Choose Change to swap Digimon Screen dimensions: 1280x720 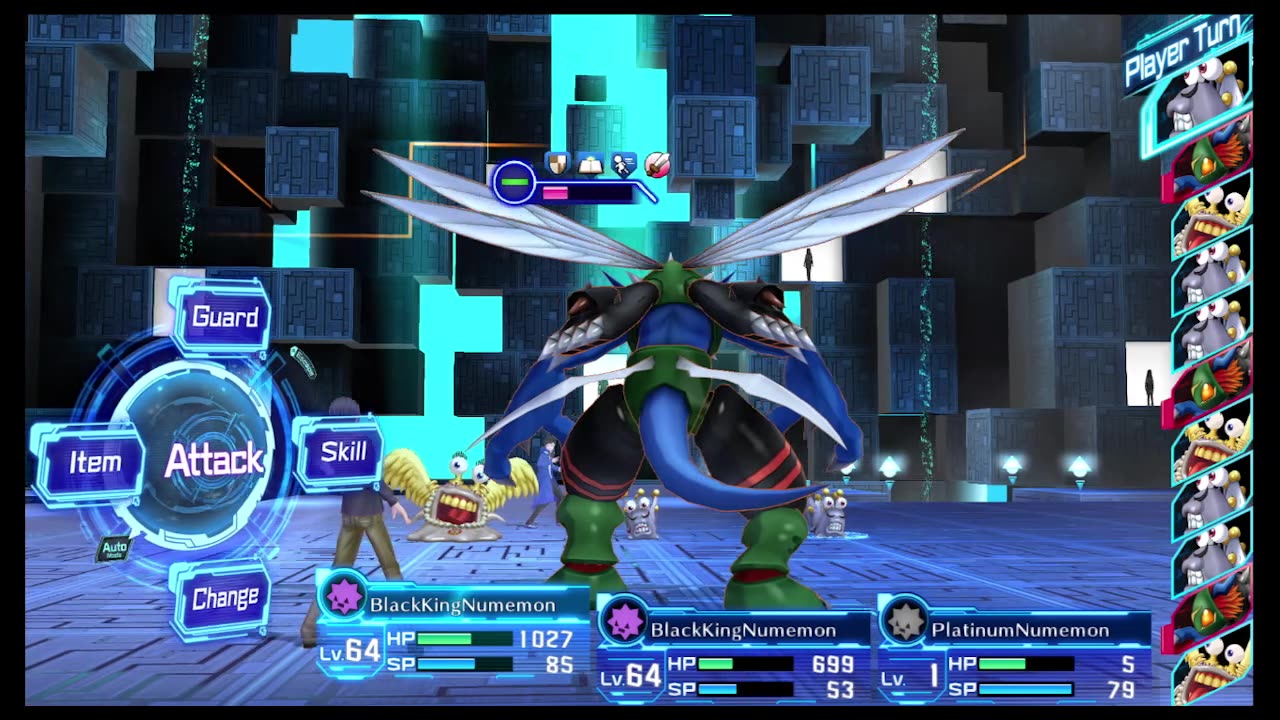224,598
